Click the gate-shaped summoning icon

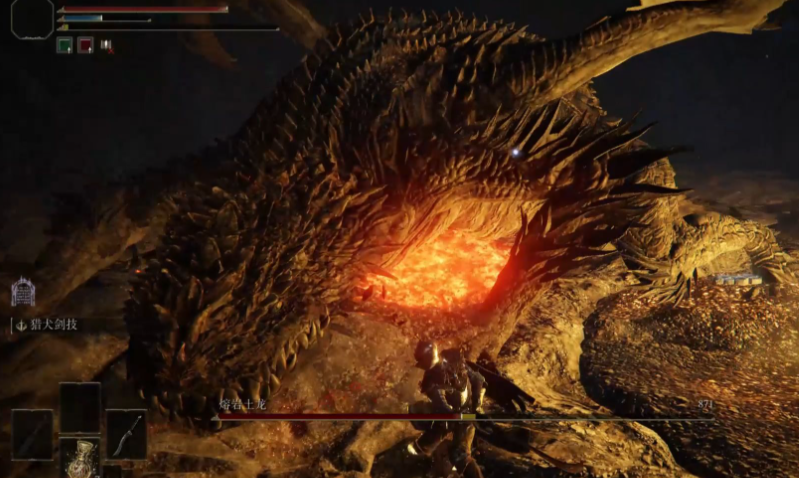[23, 292]
